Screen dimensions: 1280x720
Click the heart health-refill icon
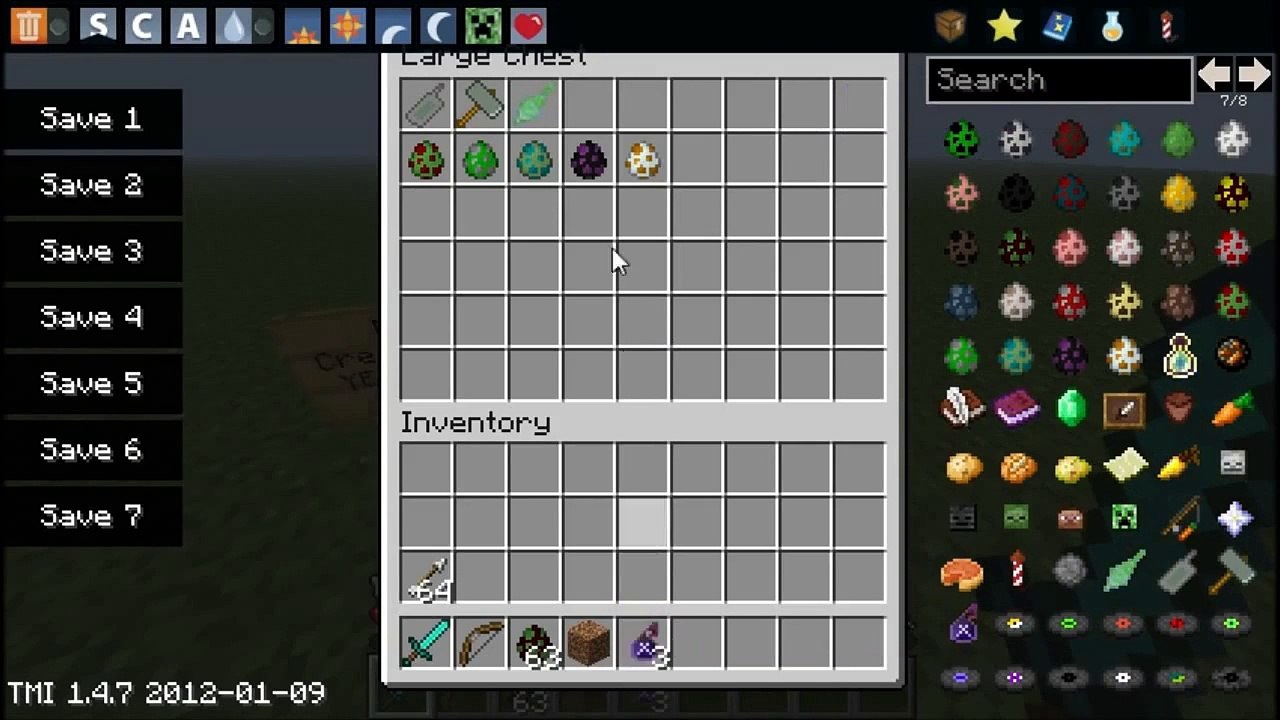527,25
